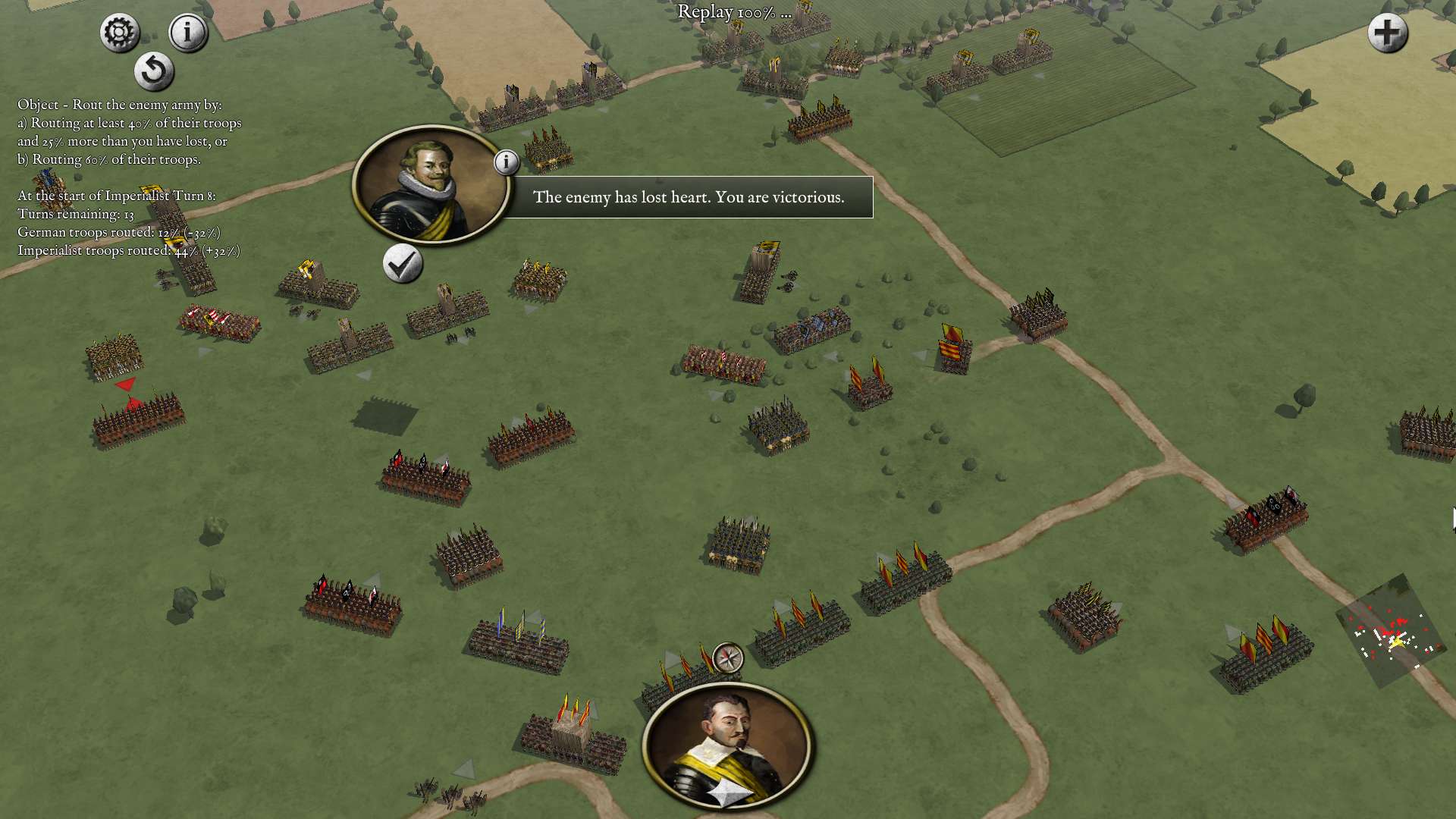Open info beside the victorious general's portrait

(507, 161)
